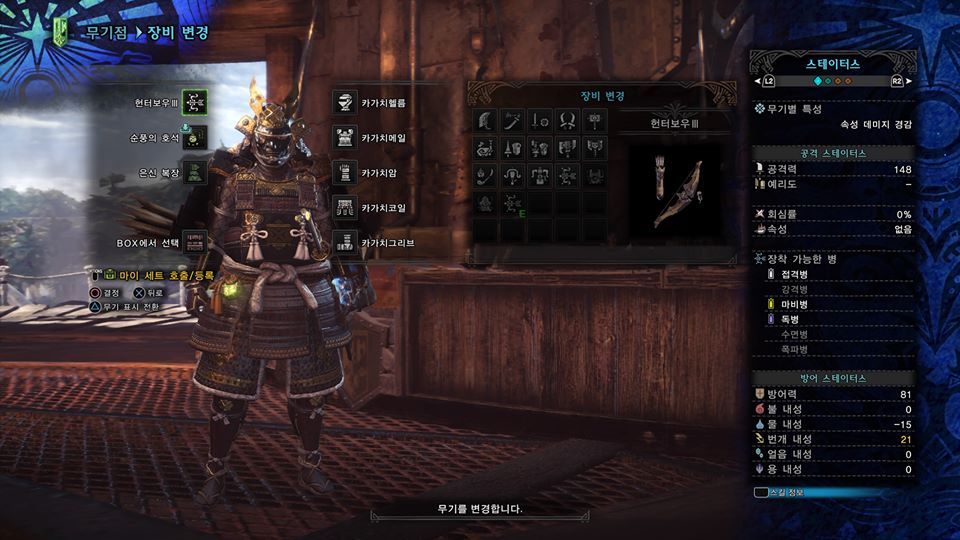Choose the hunting horn in the weapon grid
Viewport: 960px width, 540px height.
click(x=485, y=149)
